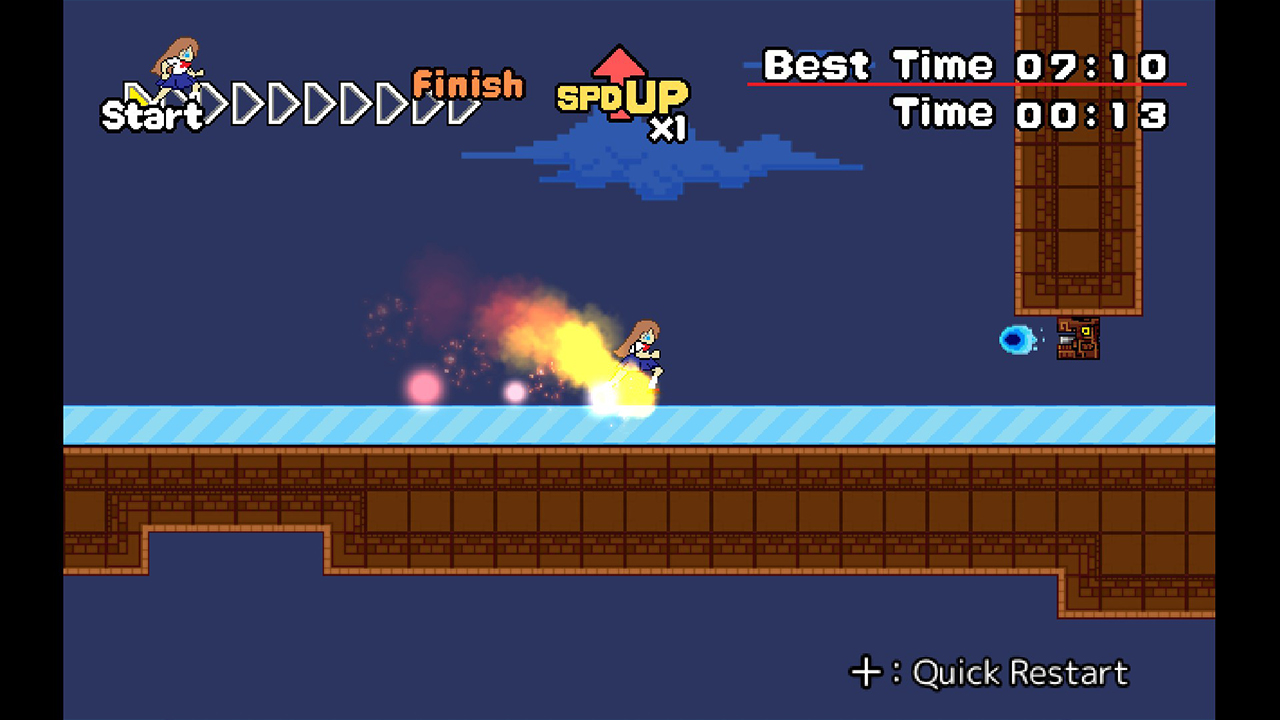The height and width of the screenshot is (720, 1280).
Task: Select the blue energy orb projectile
Action: 1016,340
